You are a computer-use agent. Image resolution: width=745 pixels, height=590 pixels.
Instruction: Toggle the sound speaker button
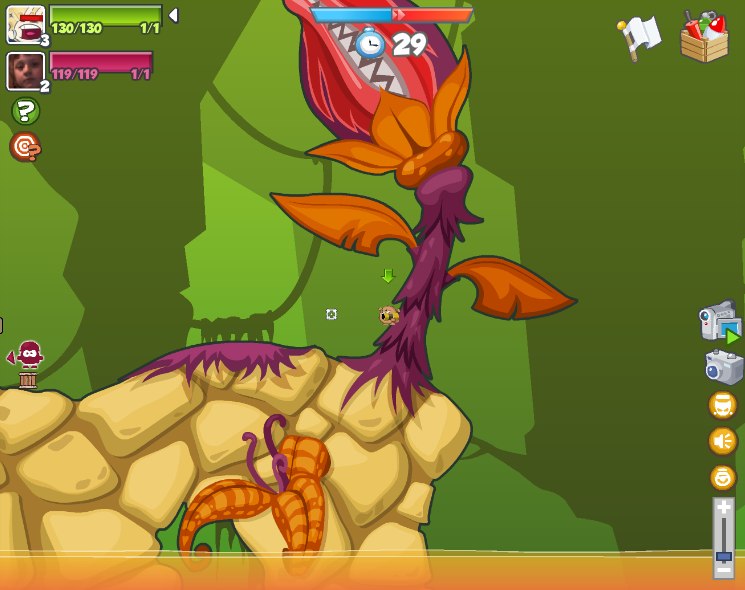point(722,441)
